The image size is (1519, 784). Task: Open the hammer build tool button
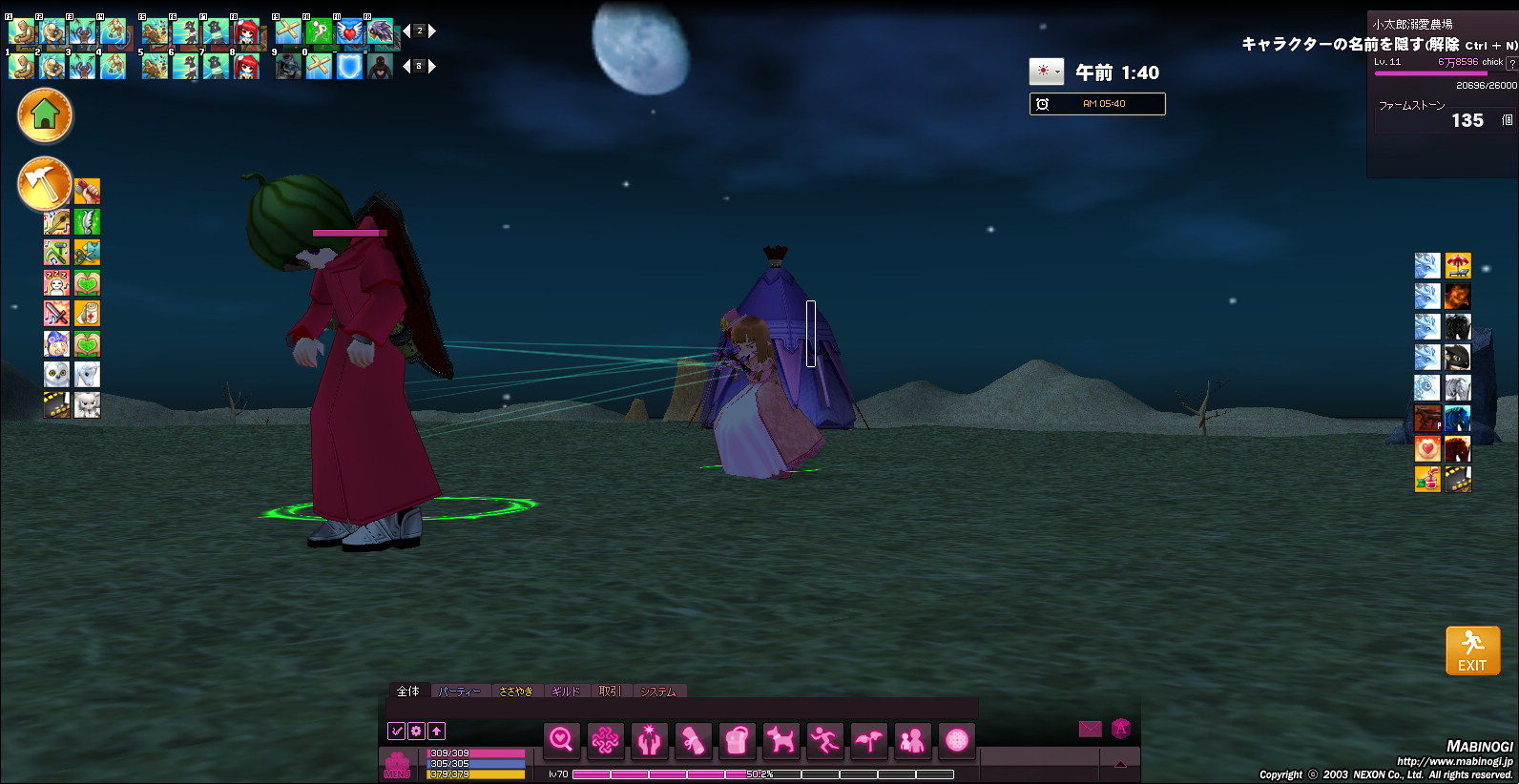coord(44,182)
